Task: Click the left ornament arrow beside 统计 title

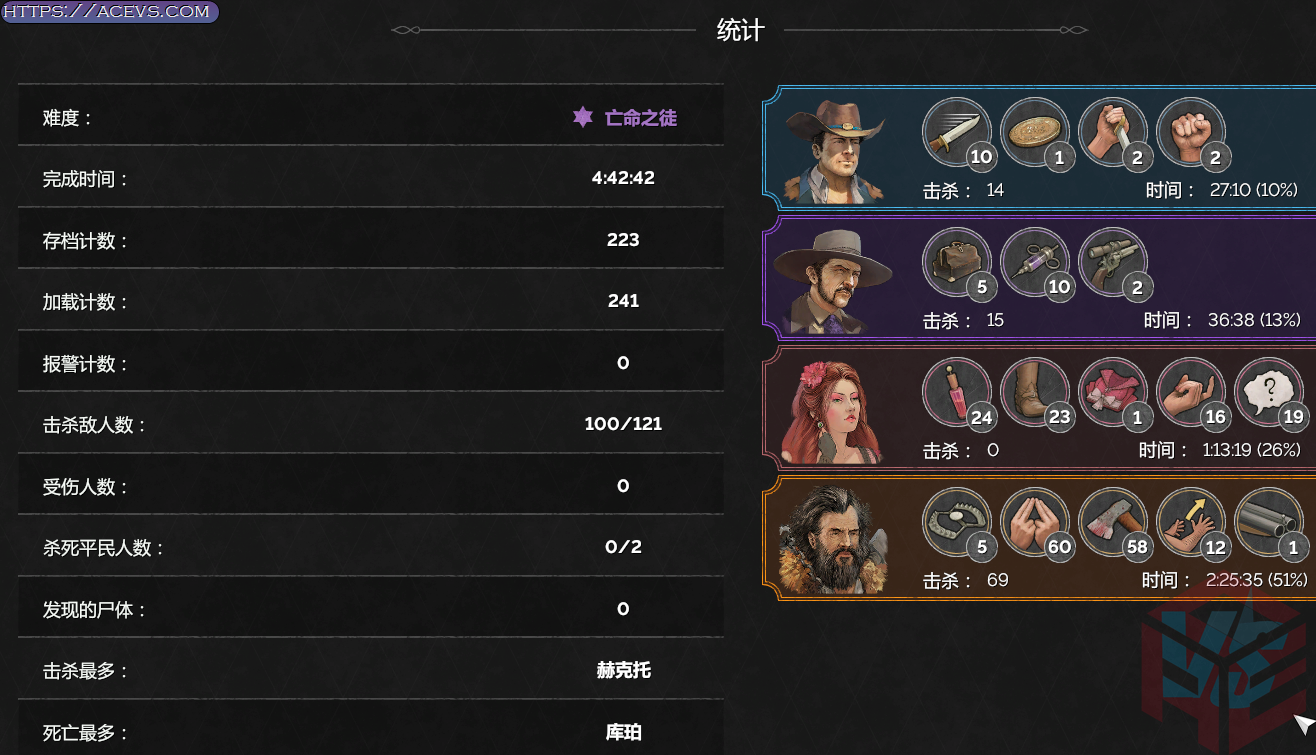Action: point(405,30)
